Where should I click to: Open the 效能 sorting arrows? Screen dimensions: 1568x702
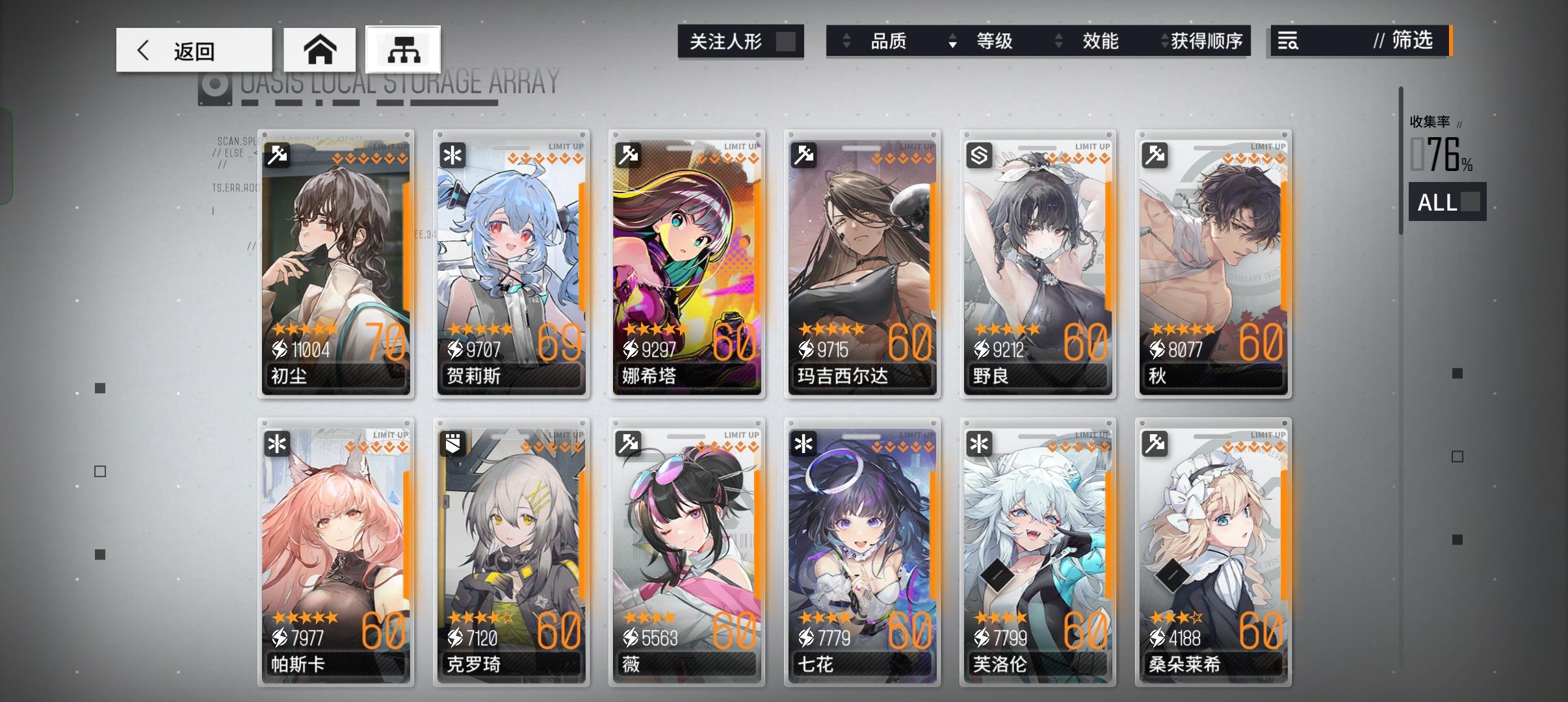click(1060, 41)
